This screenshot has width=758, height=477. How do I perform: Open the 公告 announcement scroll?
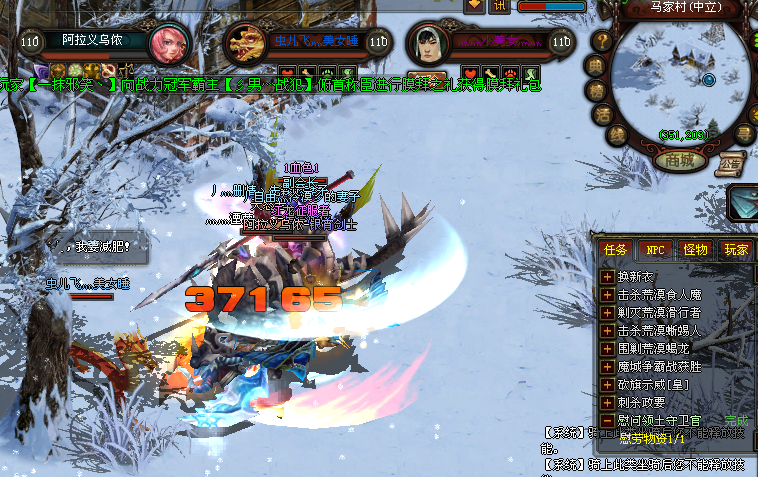point(731,161)
